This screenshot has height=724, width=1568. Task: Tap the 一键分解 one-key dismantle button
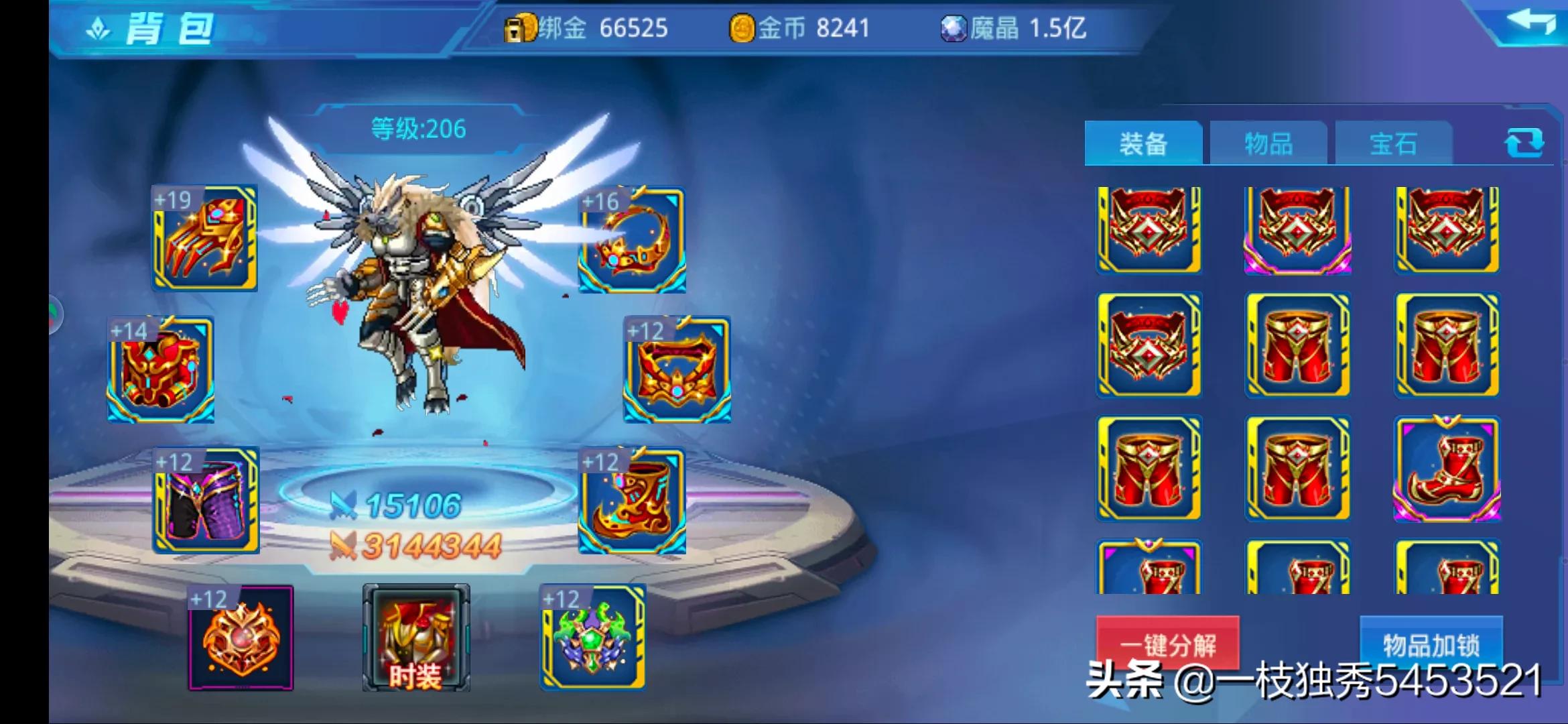click(x=1167, y=644)
